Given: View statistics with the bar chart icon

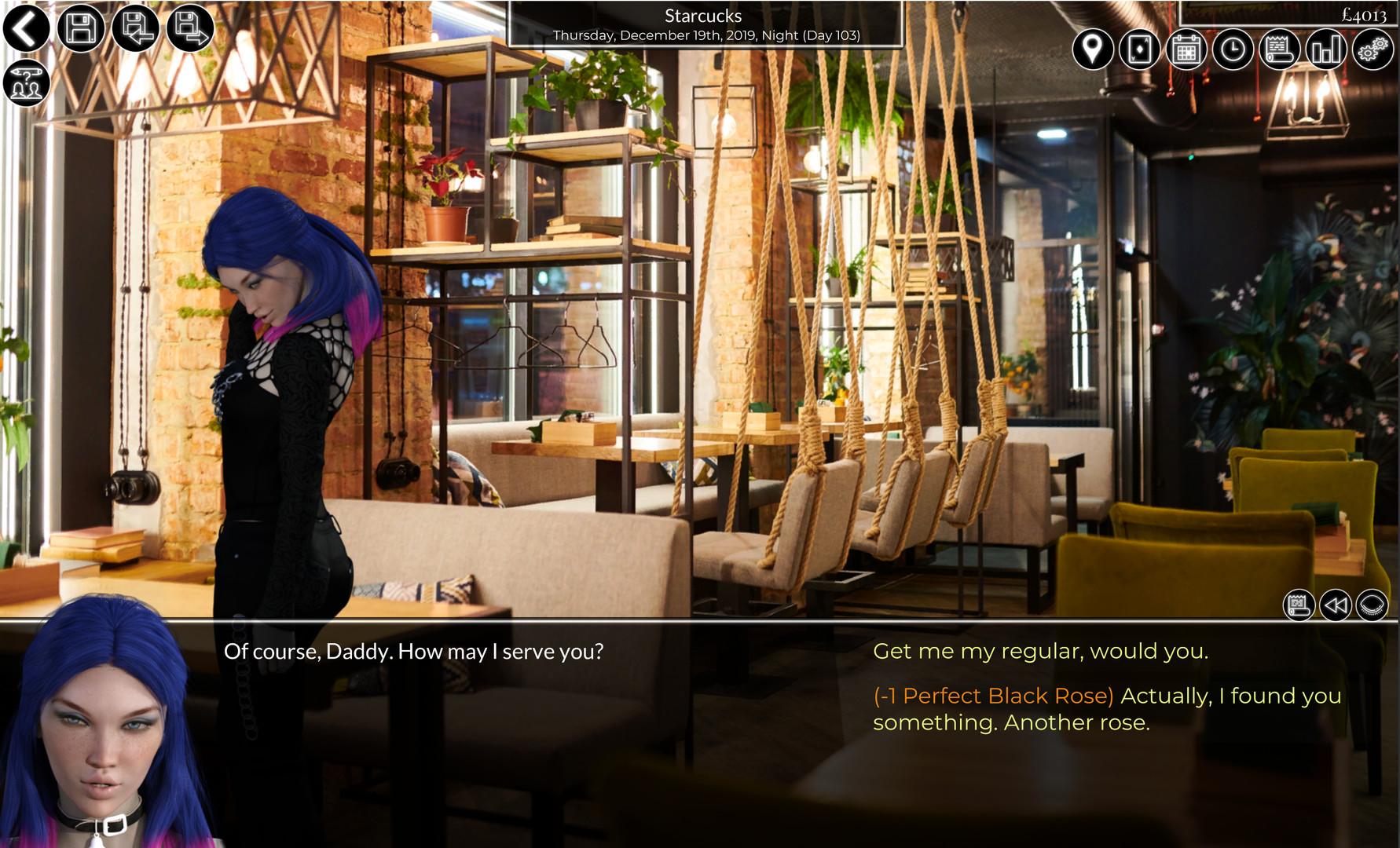Looking at the screenshot, I should pos(1325,49).
